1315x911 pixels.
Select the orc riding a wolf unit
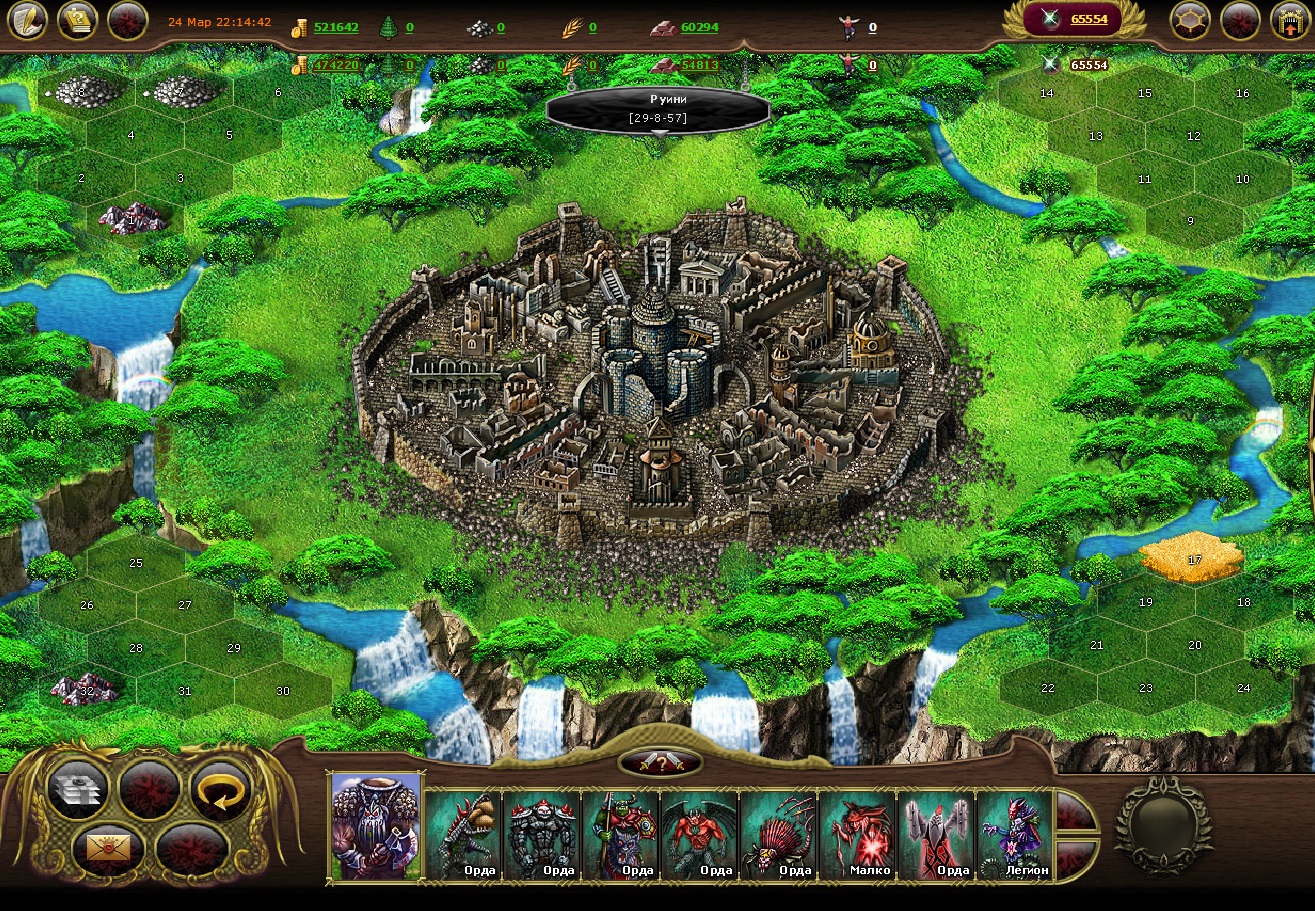point(620,835)
